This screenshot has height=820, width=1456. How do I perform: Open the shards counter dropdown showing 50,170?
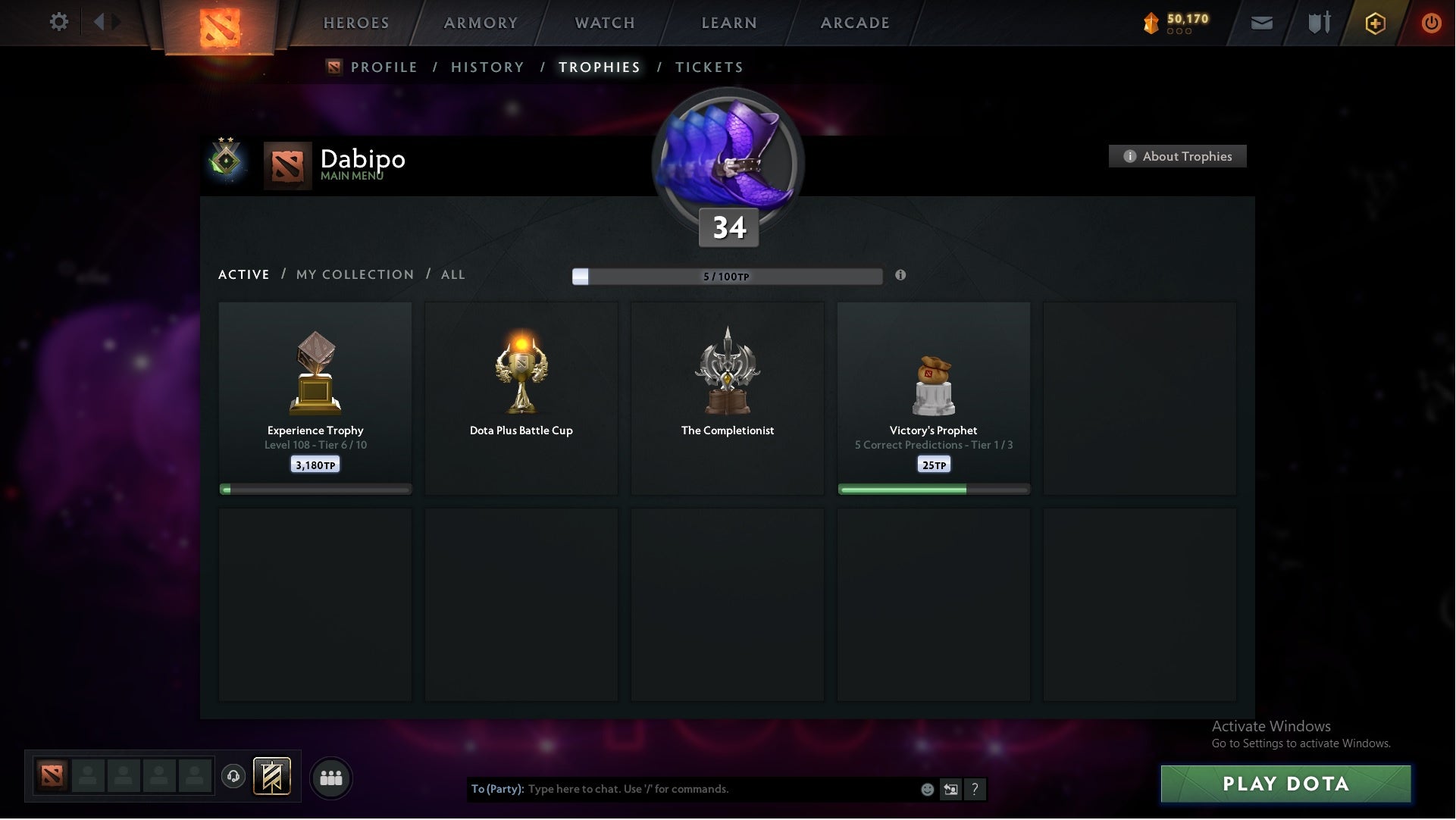(1174, 23)
